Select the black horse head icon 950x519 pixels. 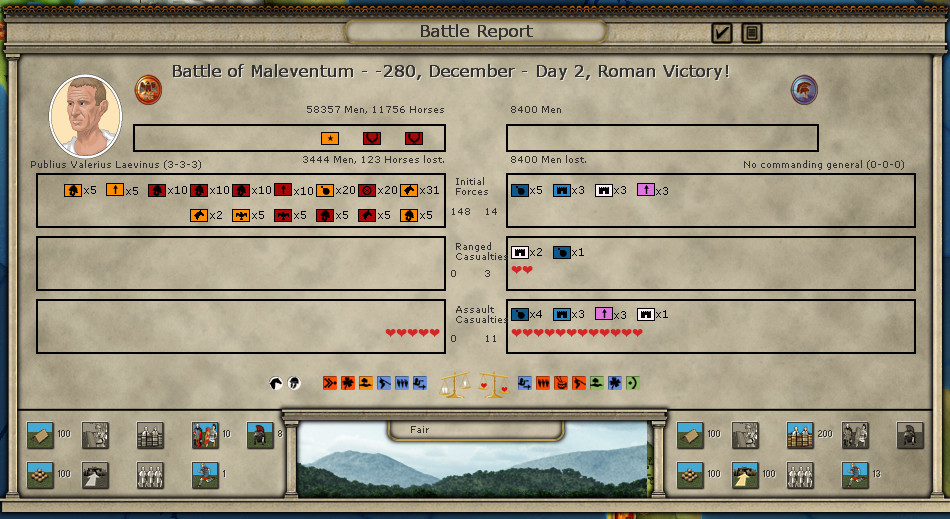[275, 383]
